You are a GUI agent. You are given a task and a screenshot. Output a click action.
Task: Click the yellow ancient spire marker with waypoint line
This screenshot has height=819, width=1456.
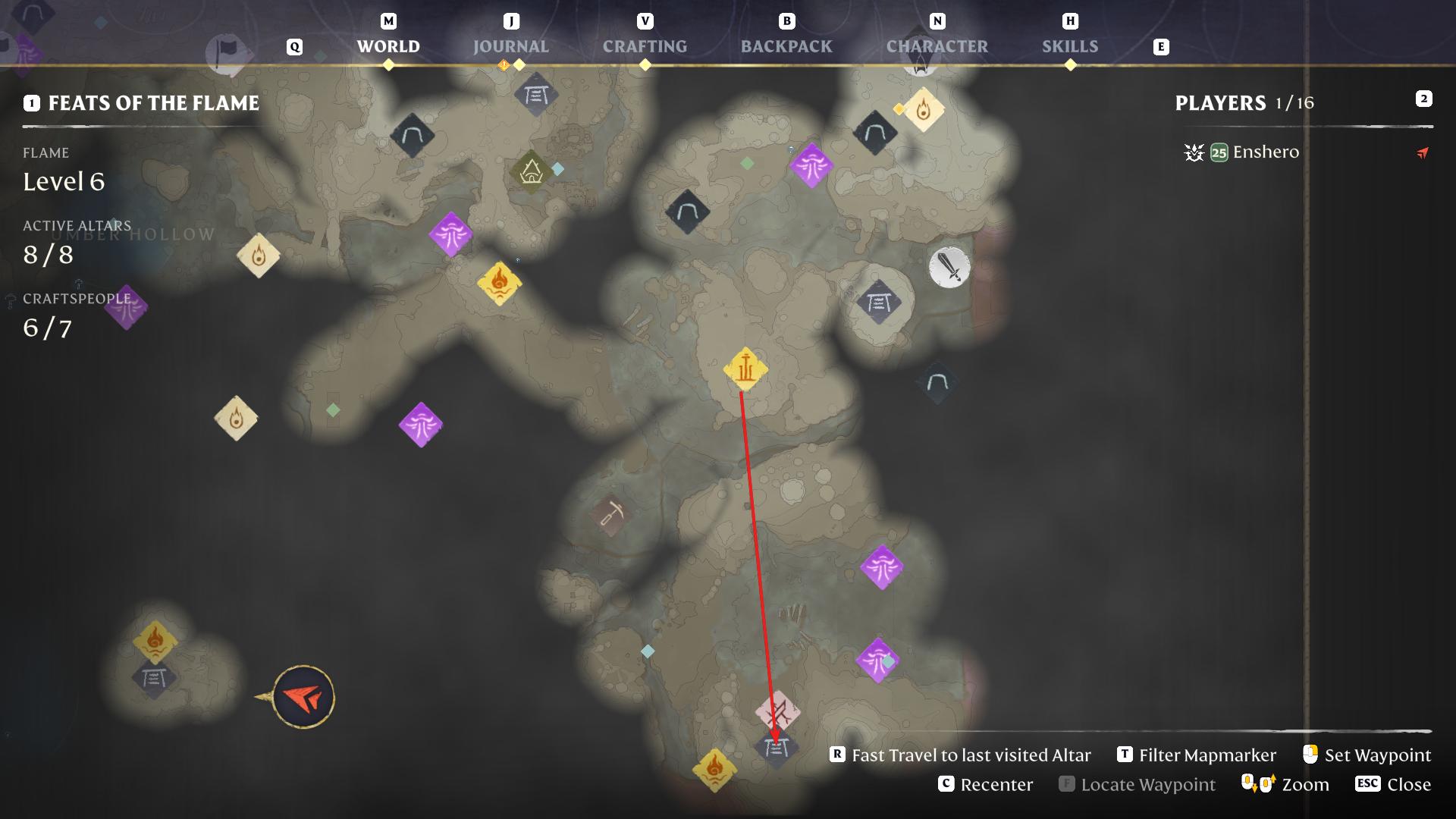click(745, 369)
